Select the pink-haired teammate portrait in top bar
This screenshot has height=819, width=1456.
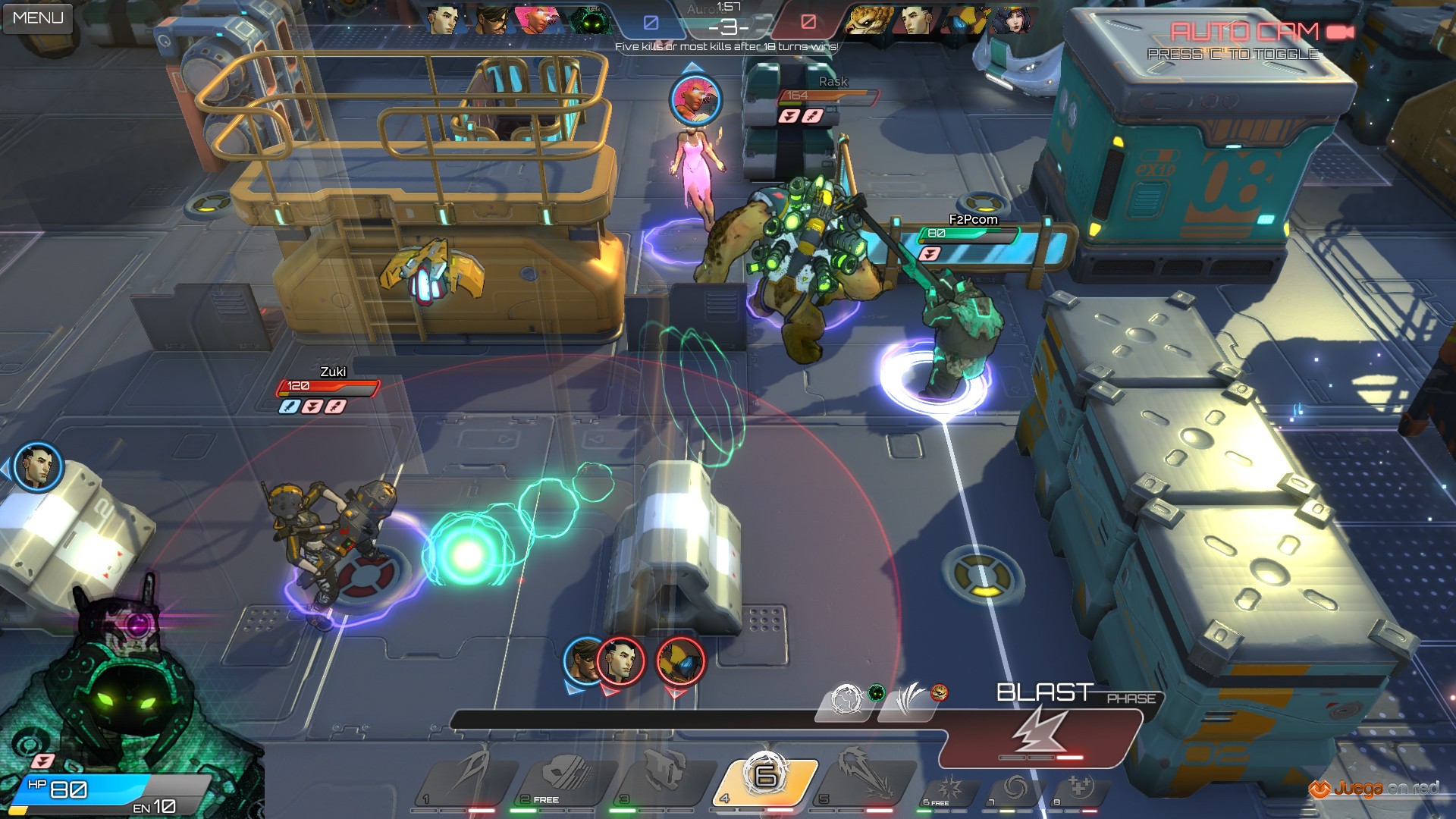(537, 20)
